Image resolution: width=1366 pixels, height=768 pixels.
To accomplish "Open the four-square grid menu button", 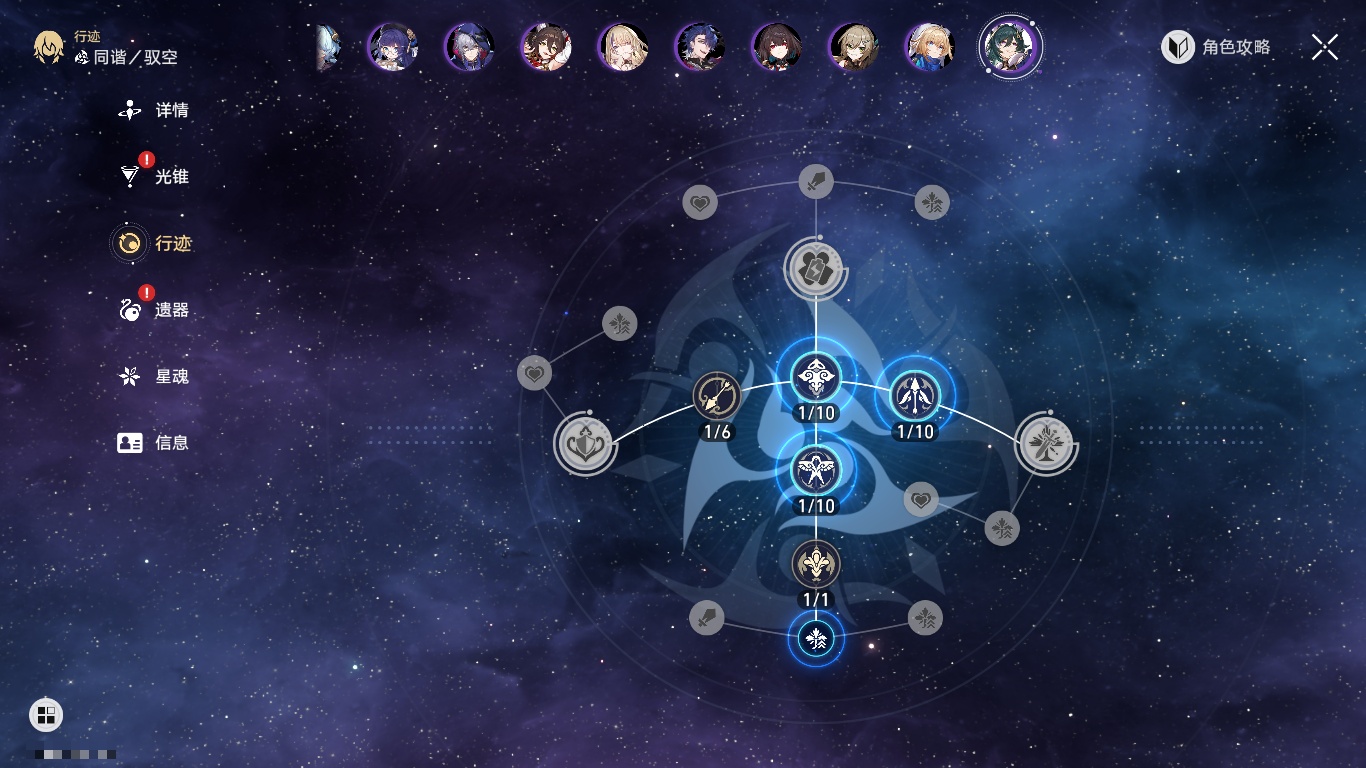I will [46, 714].
